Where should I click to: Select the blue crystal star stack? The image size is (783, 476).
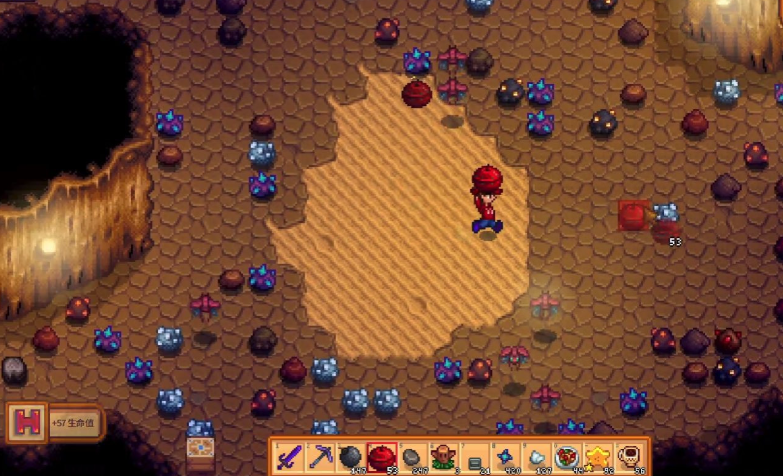[506, 458]
